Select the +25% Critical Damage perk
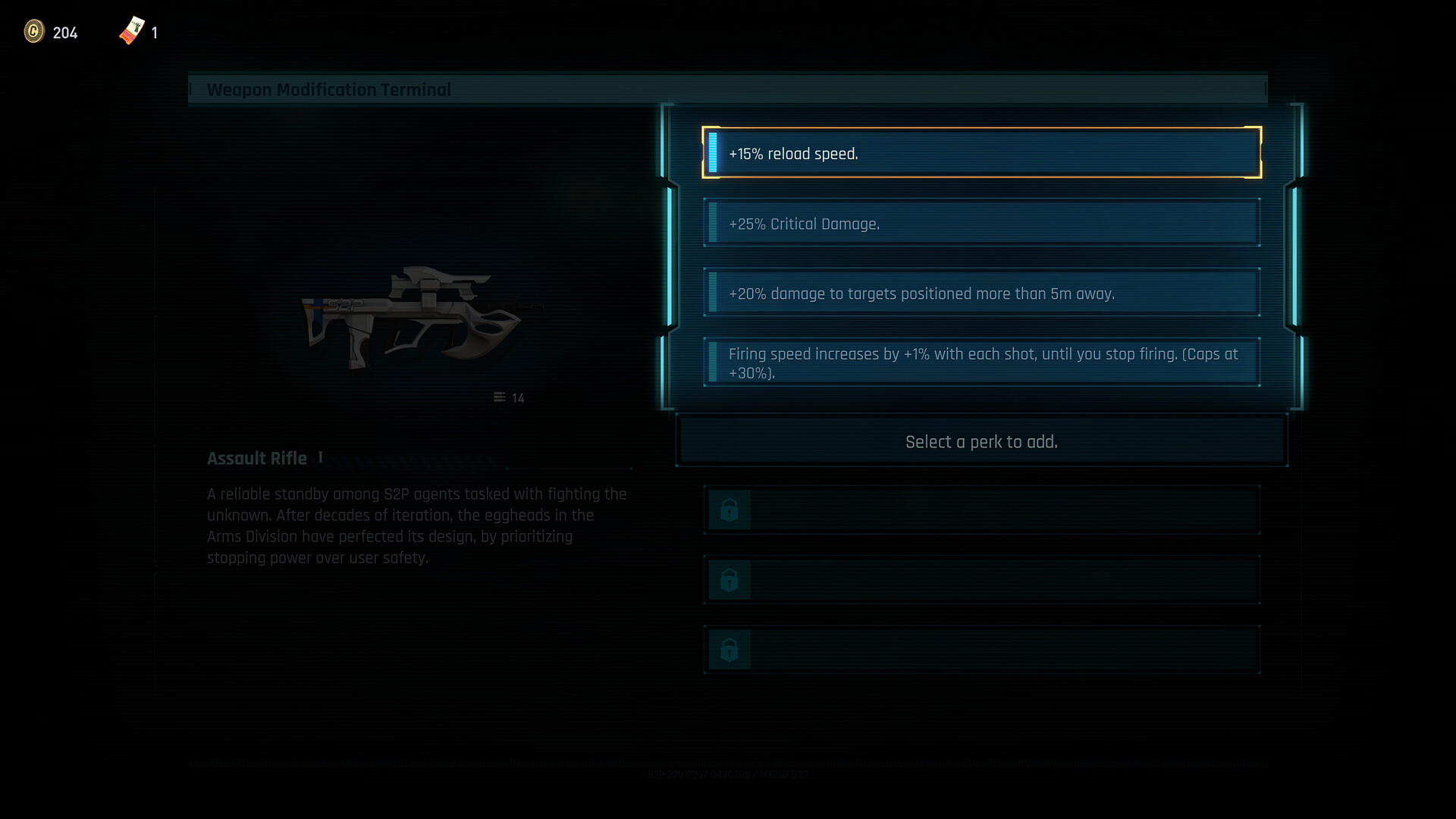Screen dimensions: 1456x819 click(x=982, y=223)
